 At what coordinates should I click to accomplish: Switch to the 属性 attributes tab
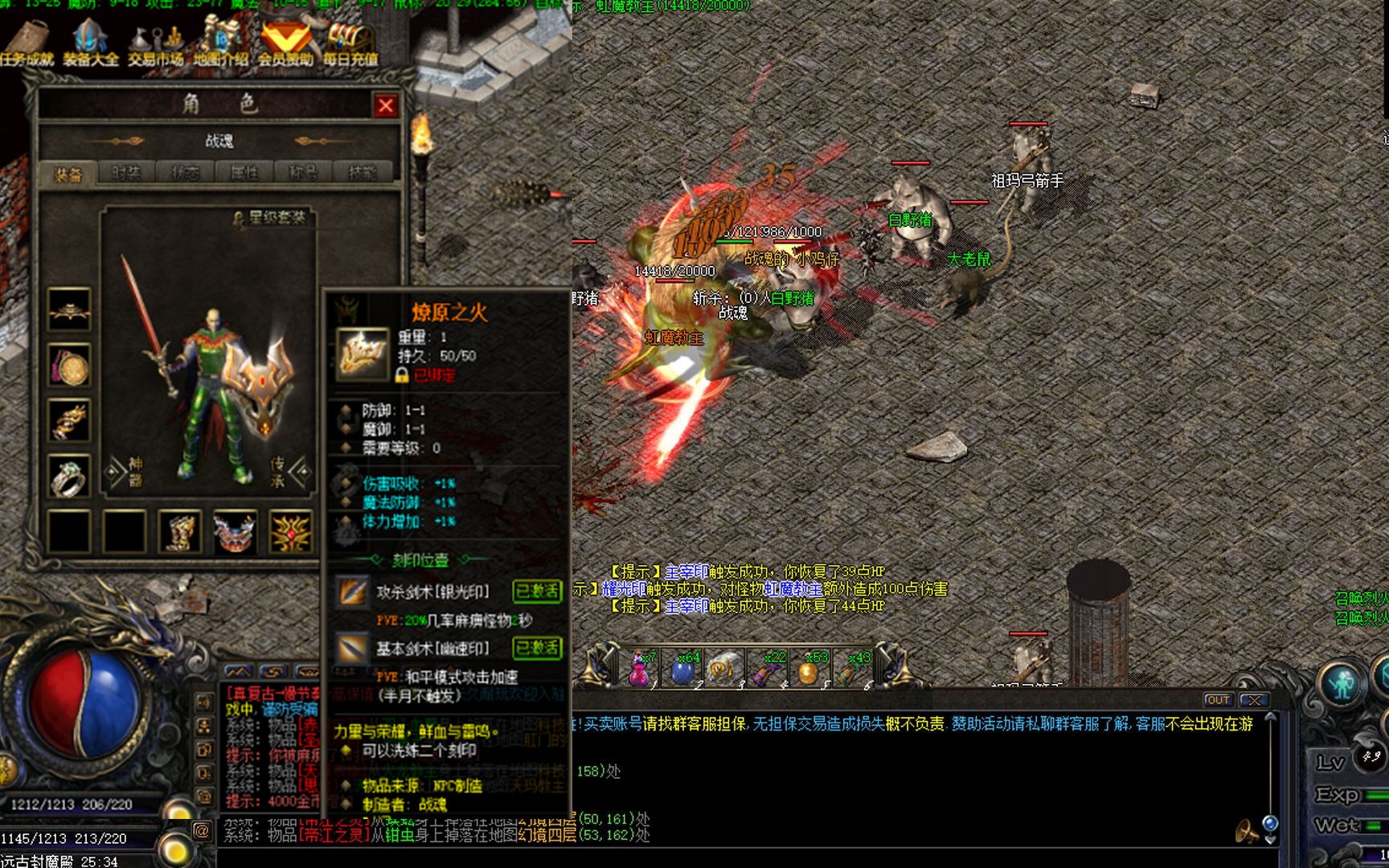click(244, 173)
